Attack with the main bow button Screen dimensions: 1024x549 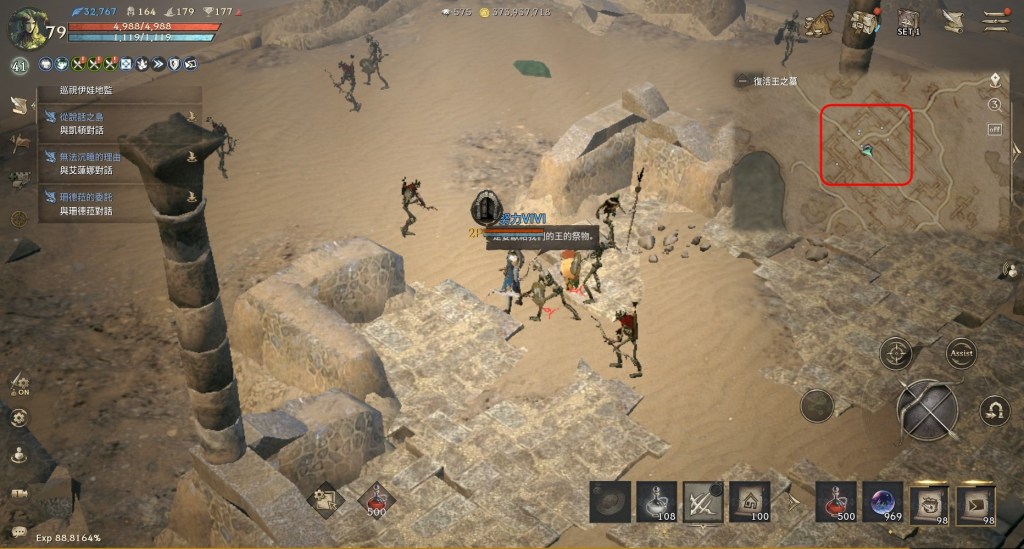click(x=927, y=411)
